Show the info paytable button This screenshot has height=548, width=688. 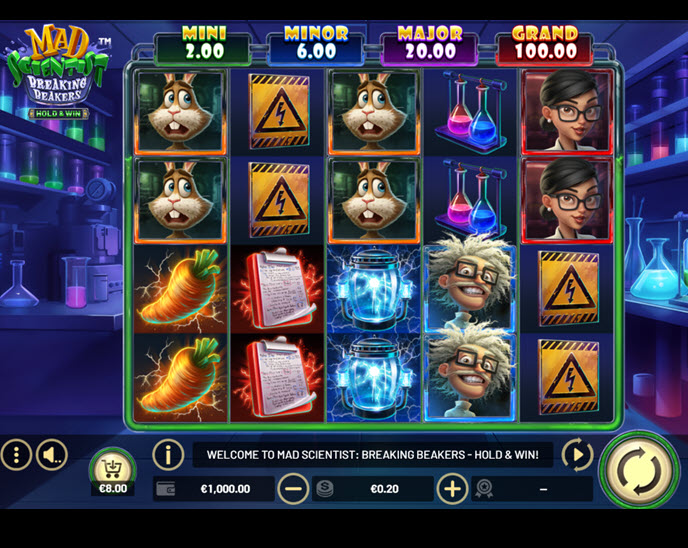click(x=167, y=455)
